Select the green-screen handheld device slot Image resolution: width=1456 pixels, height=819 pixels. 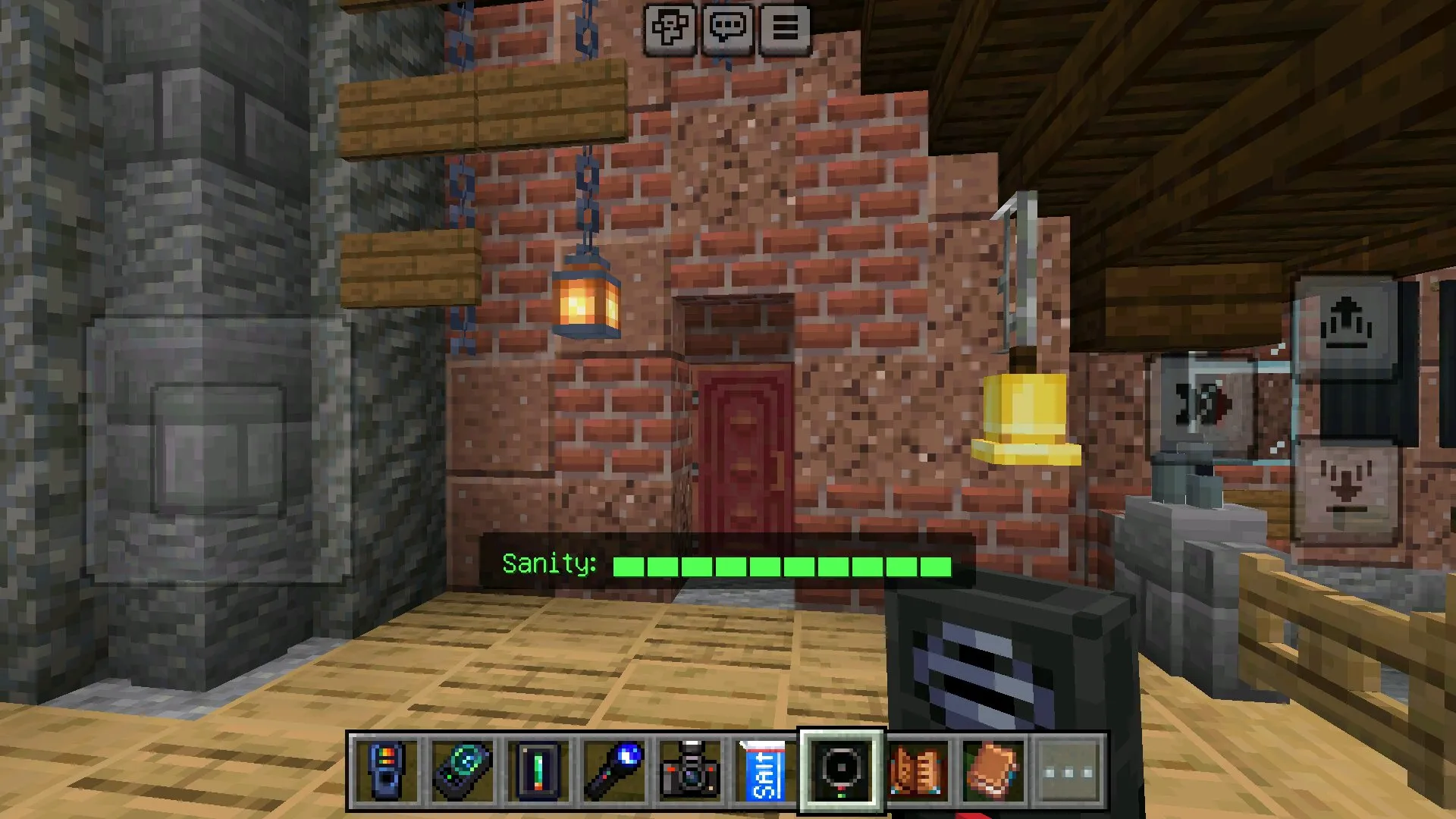coord(462,771)
